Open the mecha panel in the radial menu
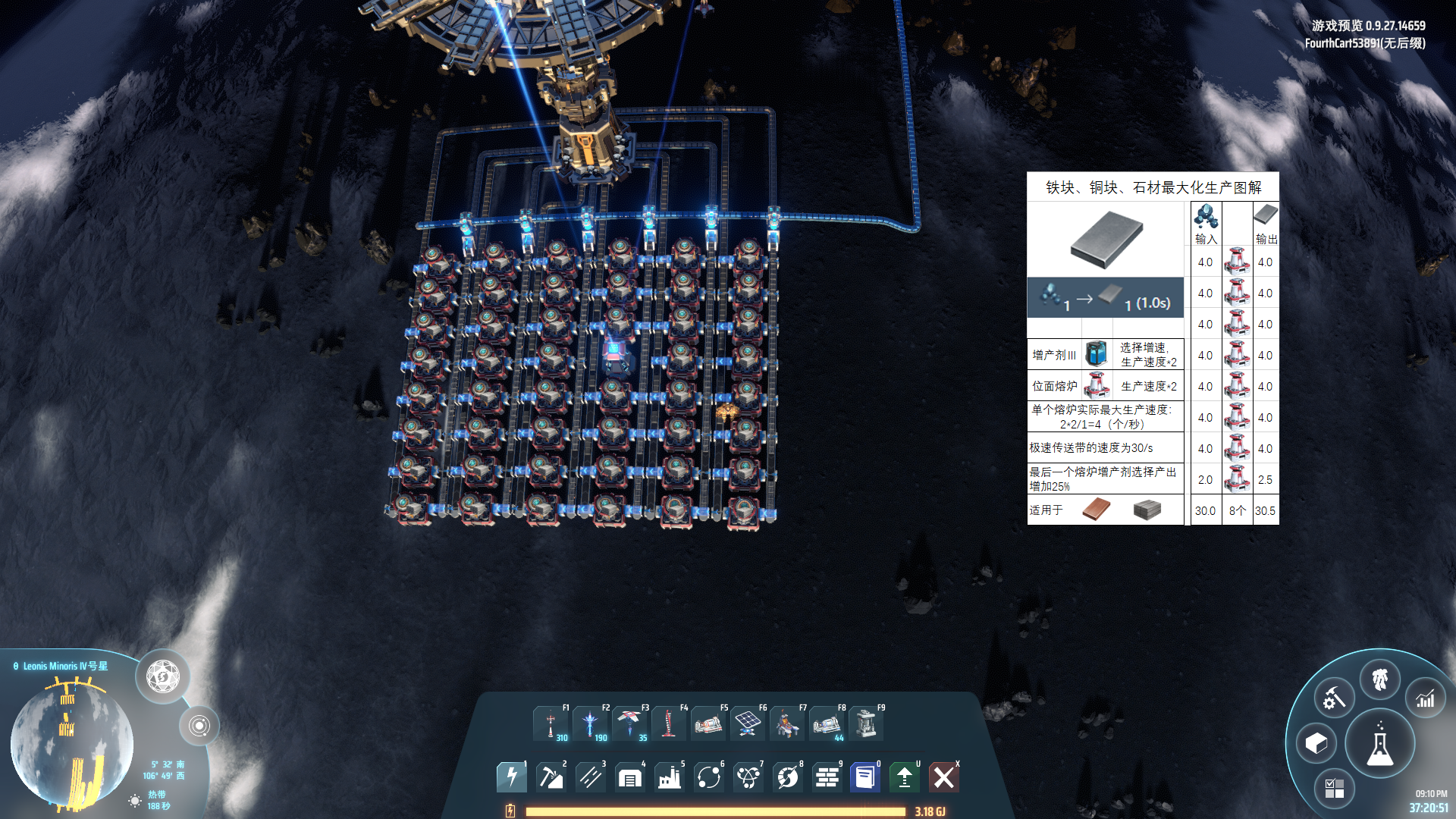1456x819 pixels. (x=1380, y=679)
